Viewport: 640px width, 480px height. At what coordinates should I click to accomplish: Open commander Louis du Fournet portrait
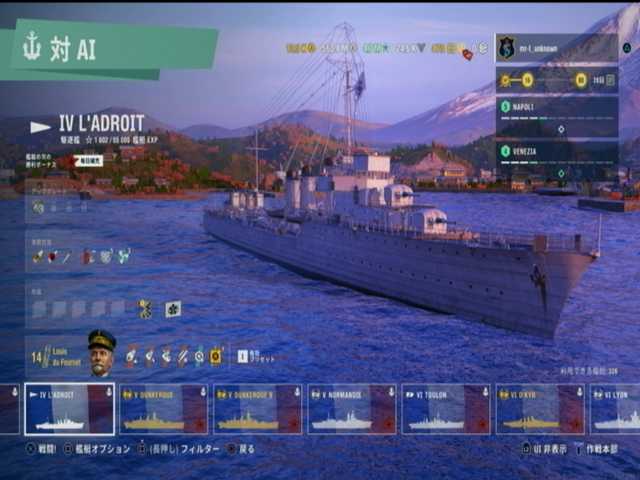pyautogui.click(x=101, y=353)
